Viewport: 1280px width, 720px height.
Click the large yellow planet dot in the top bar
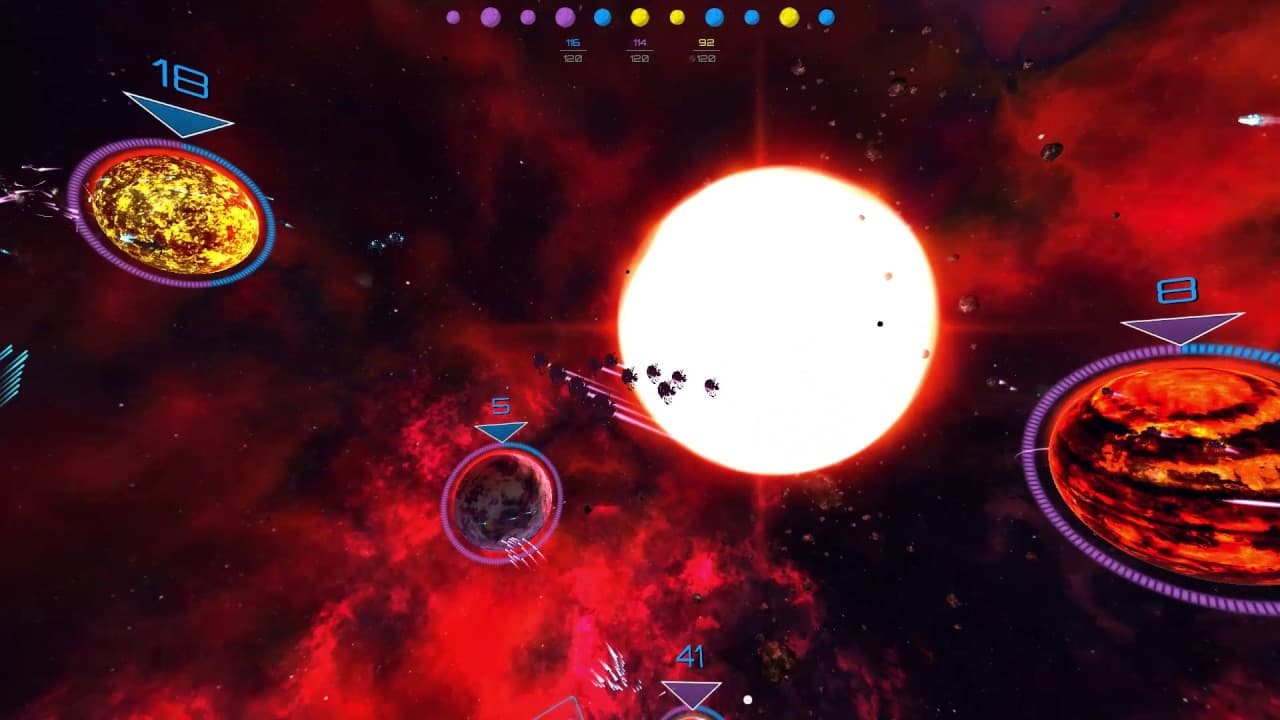pos(787,17)
